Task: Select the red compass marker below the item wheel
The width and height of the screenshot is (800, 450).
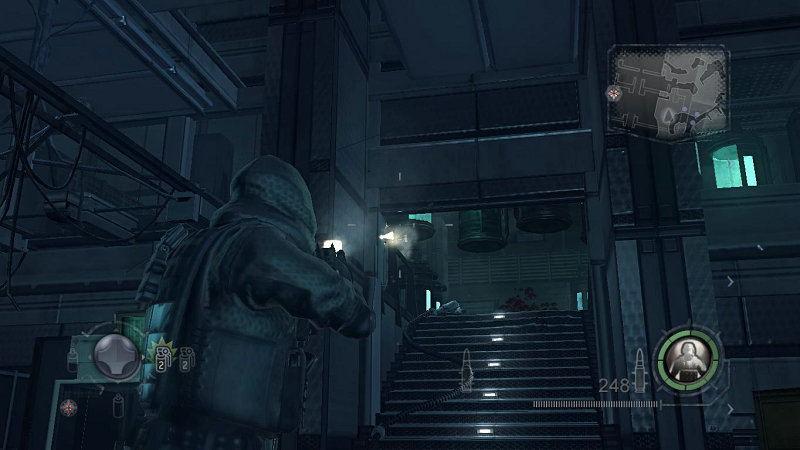Action: pos(68,407)
